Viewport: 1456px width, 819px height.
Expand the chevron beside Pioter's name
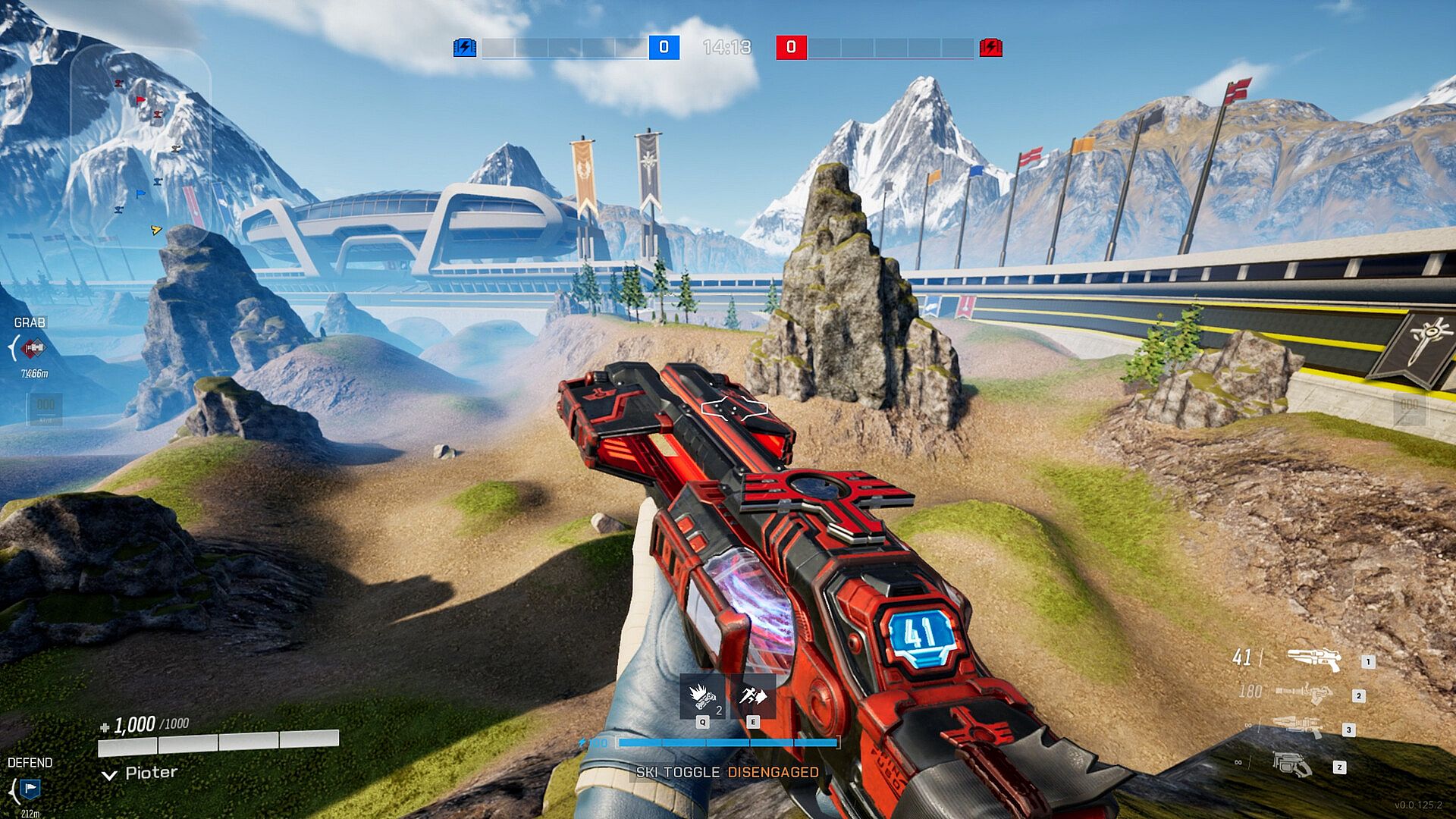point(109,774)
